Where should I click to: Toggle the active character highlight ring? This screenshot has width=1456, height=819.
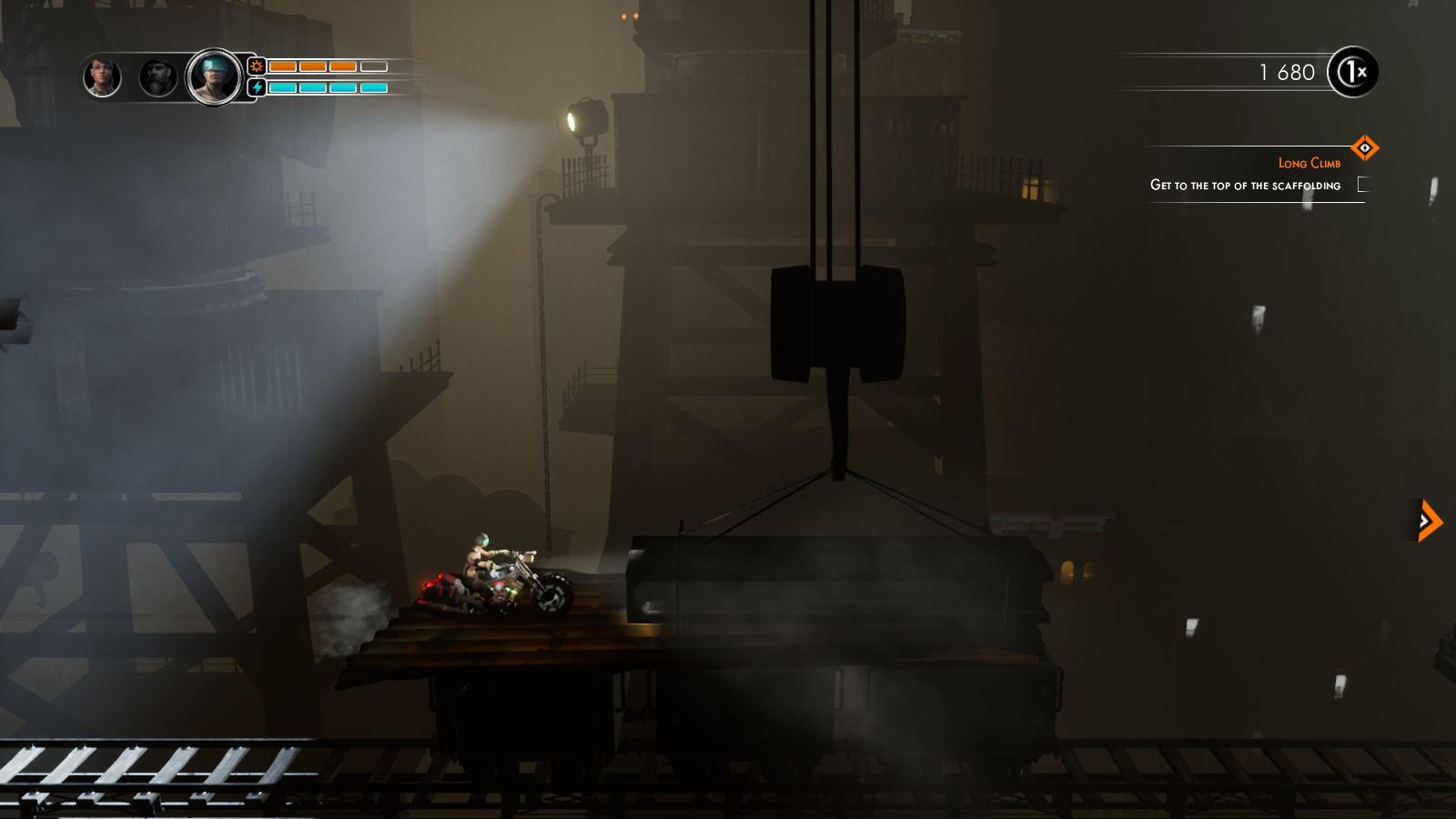214,50
